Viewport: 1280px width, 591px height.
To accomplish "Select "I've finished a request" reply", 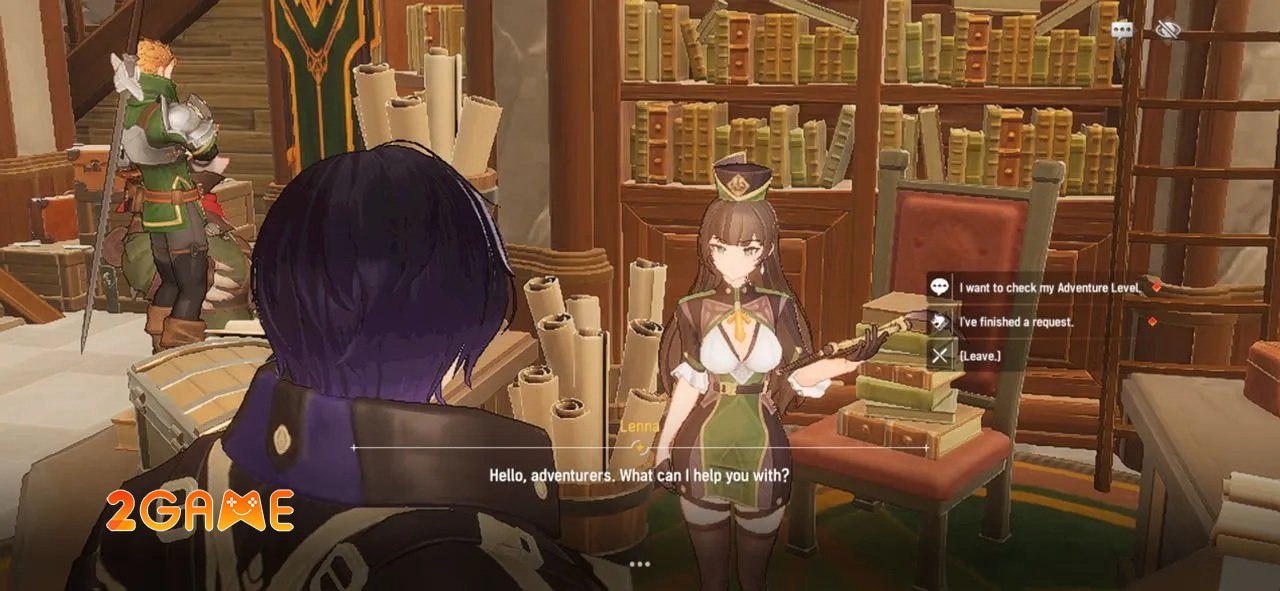I will coord(1016,322).
